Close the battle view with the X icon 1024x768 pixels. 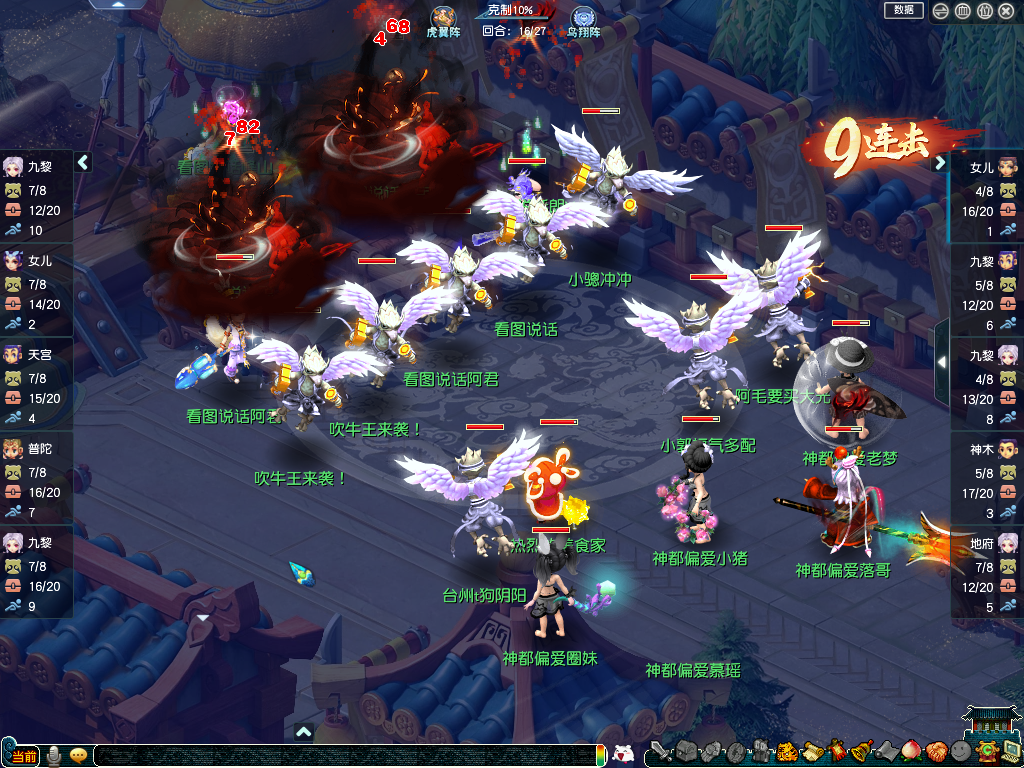pyautogui.click(x=1006, y=11)
